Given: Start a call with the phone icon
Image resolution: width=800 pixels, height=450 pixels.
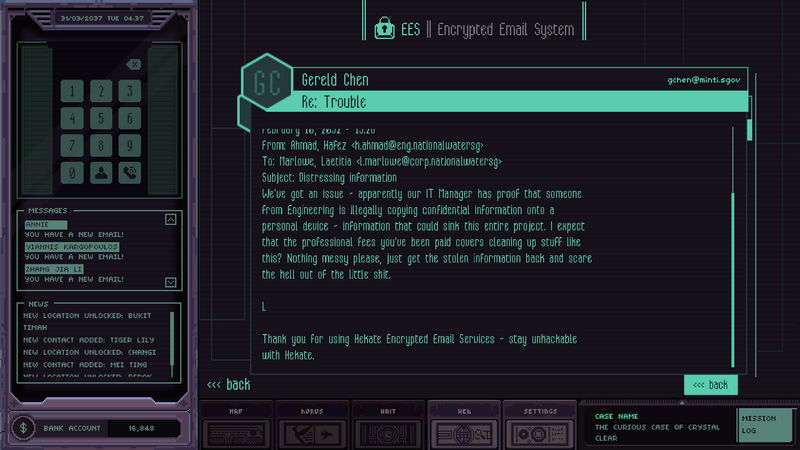Looking at the screenshot, I should pos(130,172).
